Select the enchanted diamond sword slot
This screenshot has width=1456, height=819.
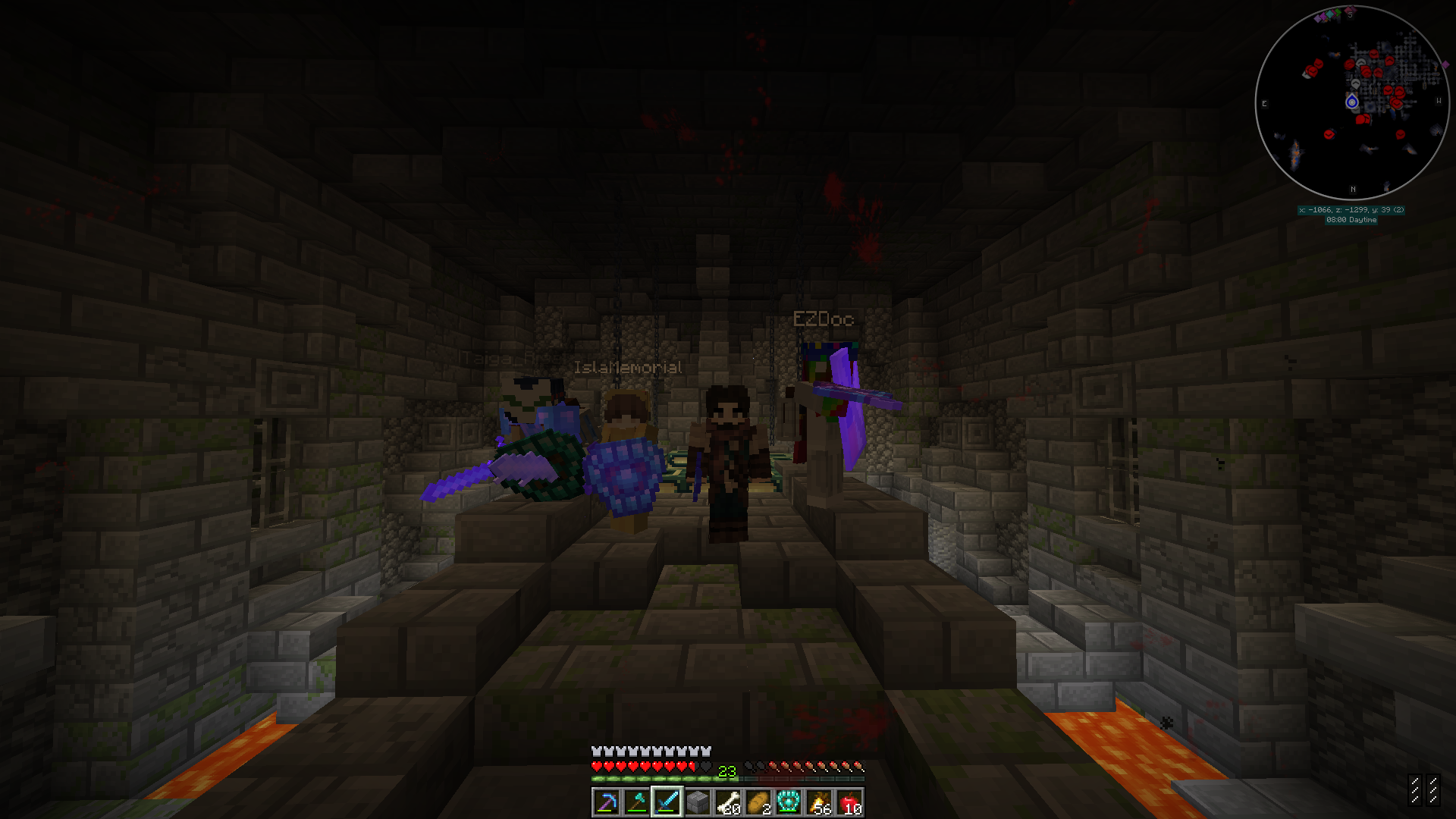tap(668, 800)
